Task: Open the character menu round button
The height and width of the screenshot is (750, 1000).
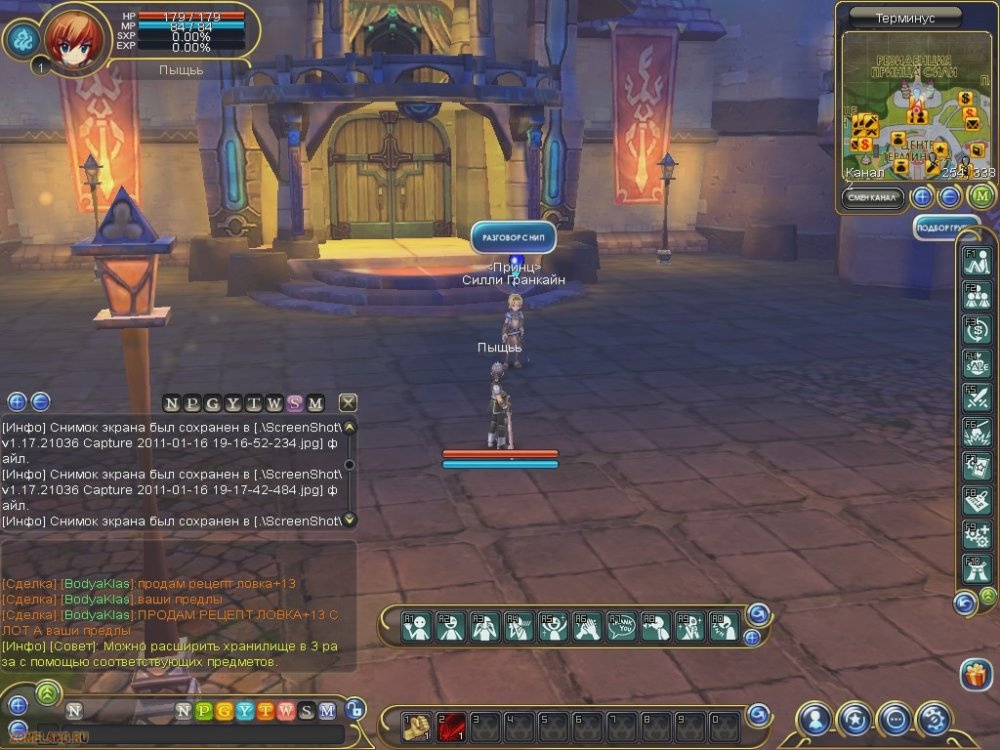Action: (x=816, y=719)
